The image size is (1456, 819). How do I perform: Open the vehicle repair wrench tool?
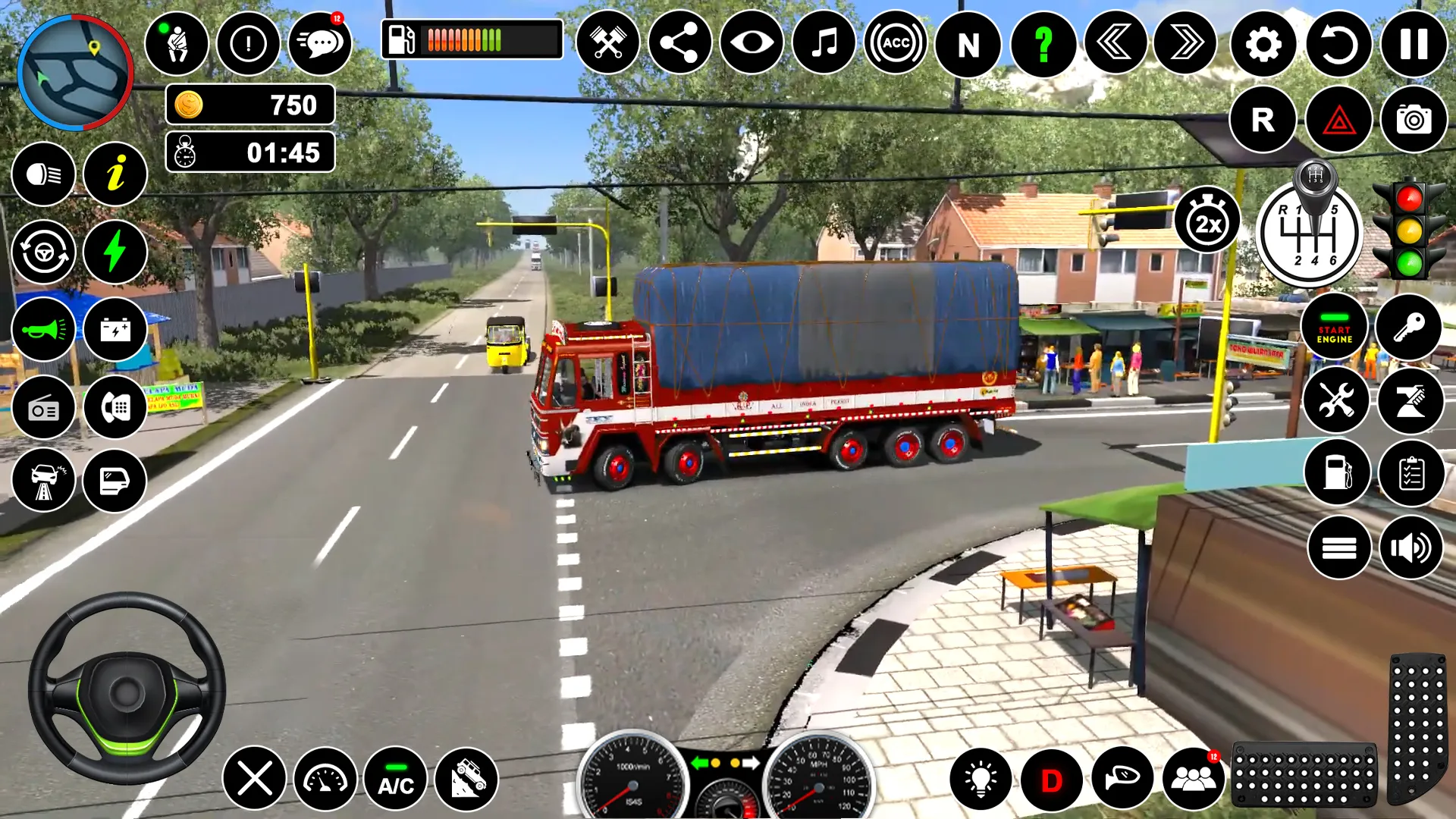pyautogui.click(x=1337, y=400)
